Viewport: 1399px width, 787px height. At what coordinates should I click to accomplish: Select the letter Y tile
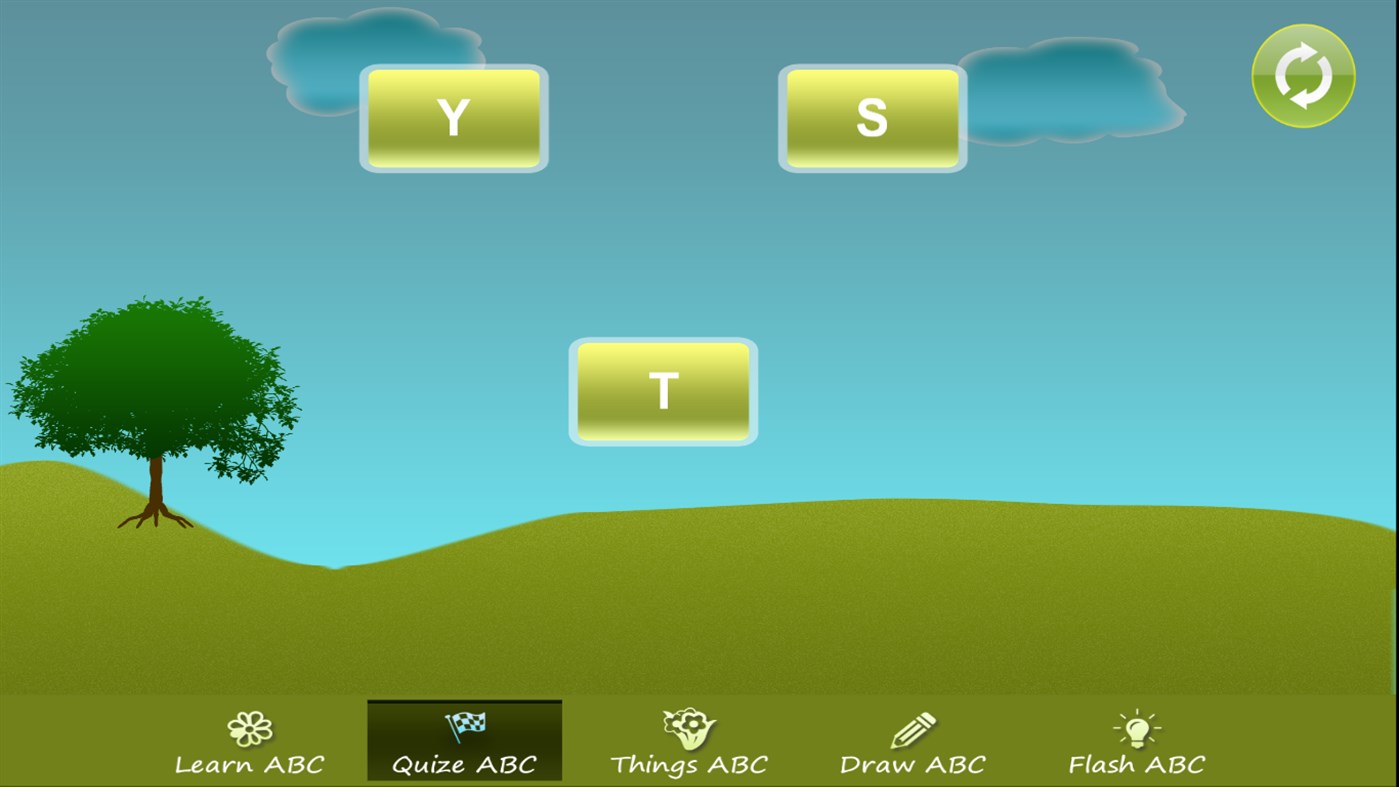tap(452, 117)
